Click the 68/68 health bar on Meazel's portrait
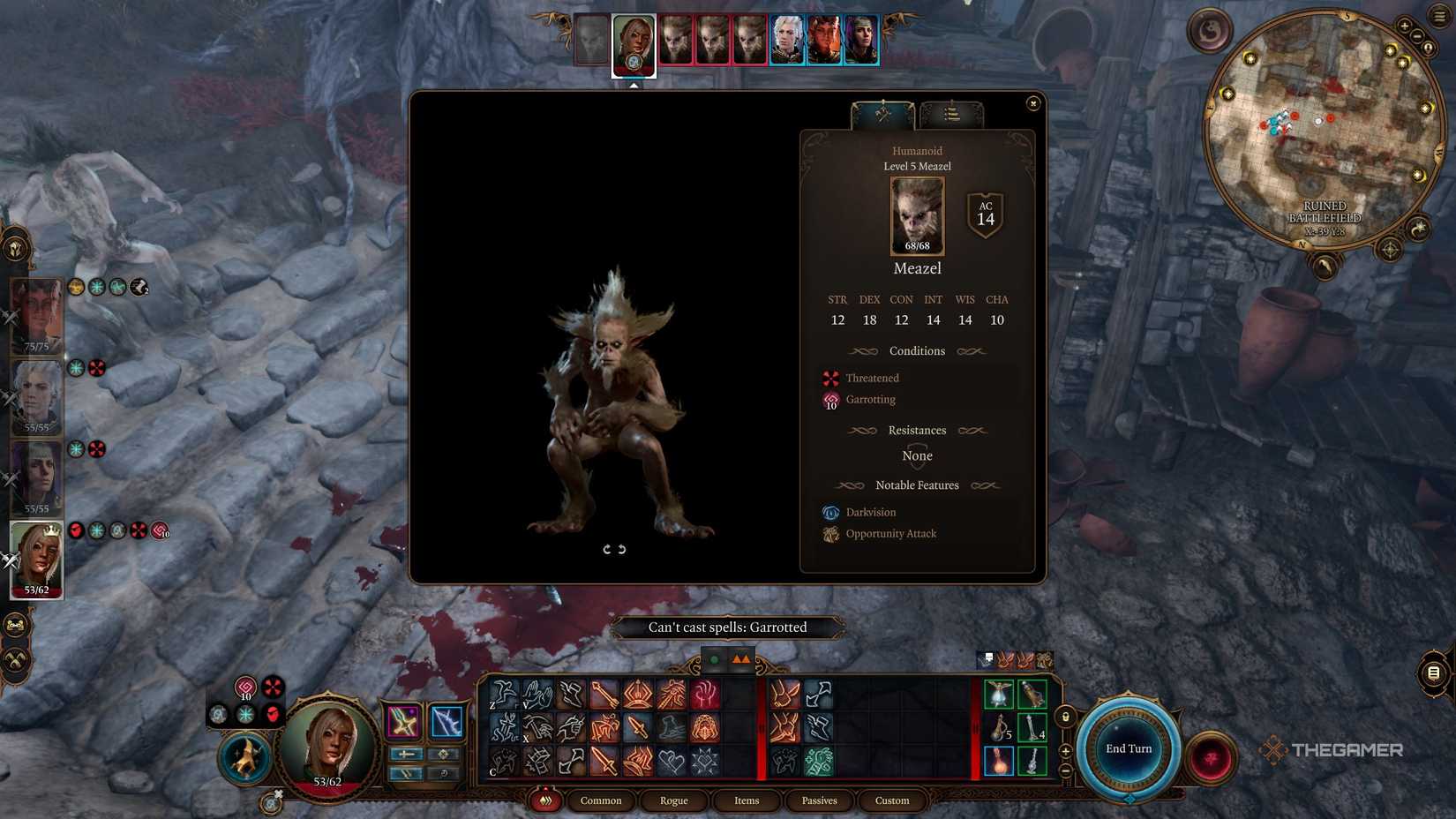 pyautogui.click(x=916, y=245)
